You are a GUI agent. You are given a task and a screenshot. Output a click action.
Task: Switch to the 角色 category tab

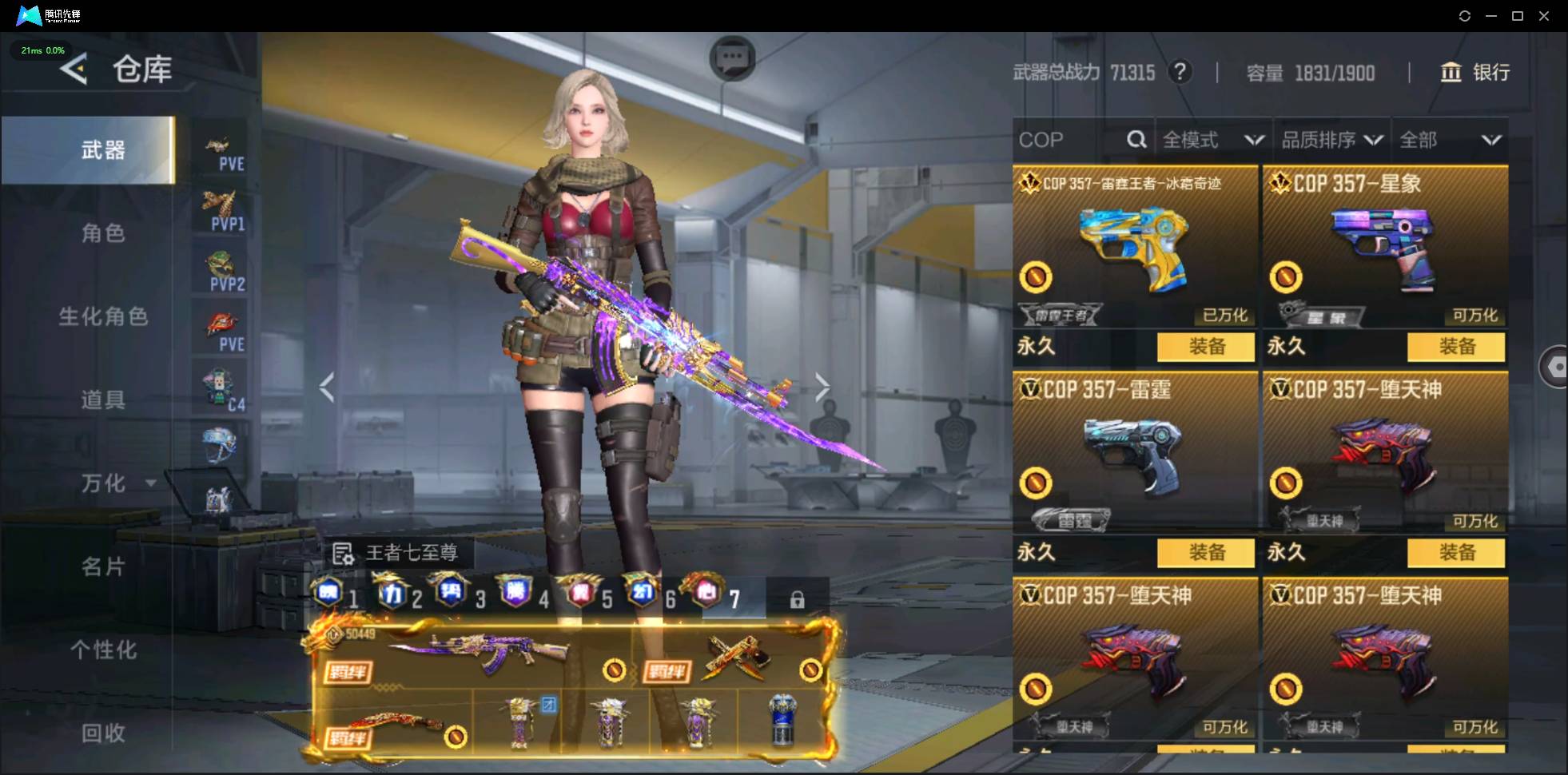pos(103,233)
